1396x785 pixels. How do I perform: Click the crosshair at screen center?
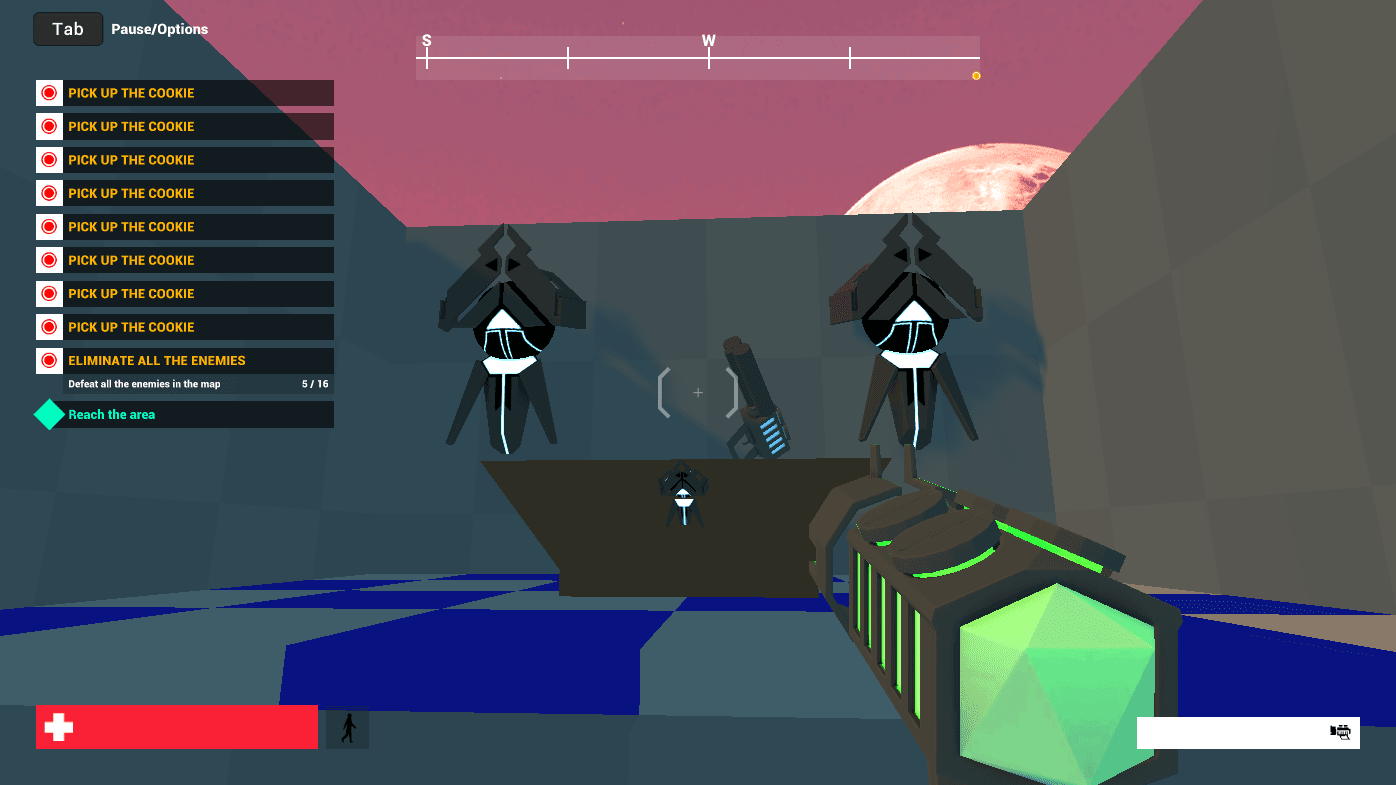[698, 393]
